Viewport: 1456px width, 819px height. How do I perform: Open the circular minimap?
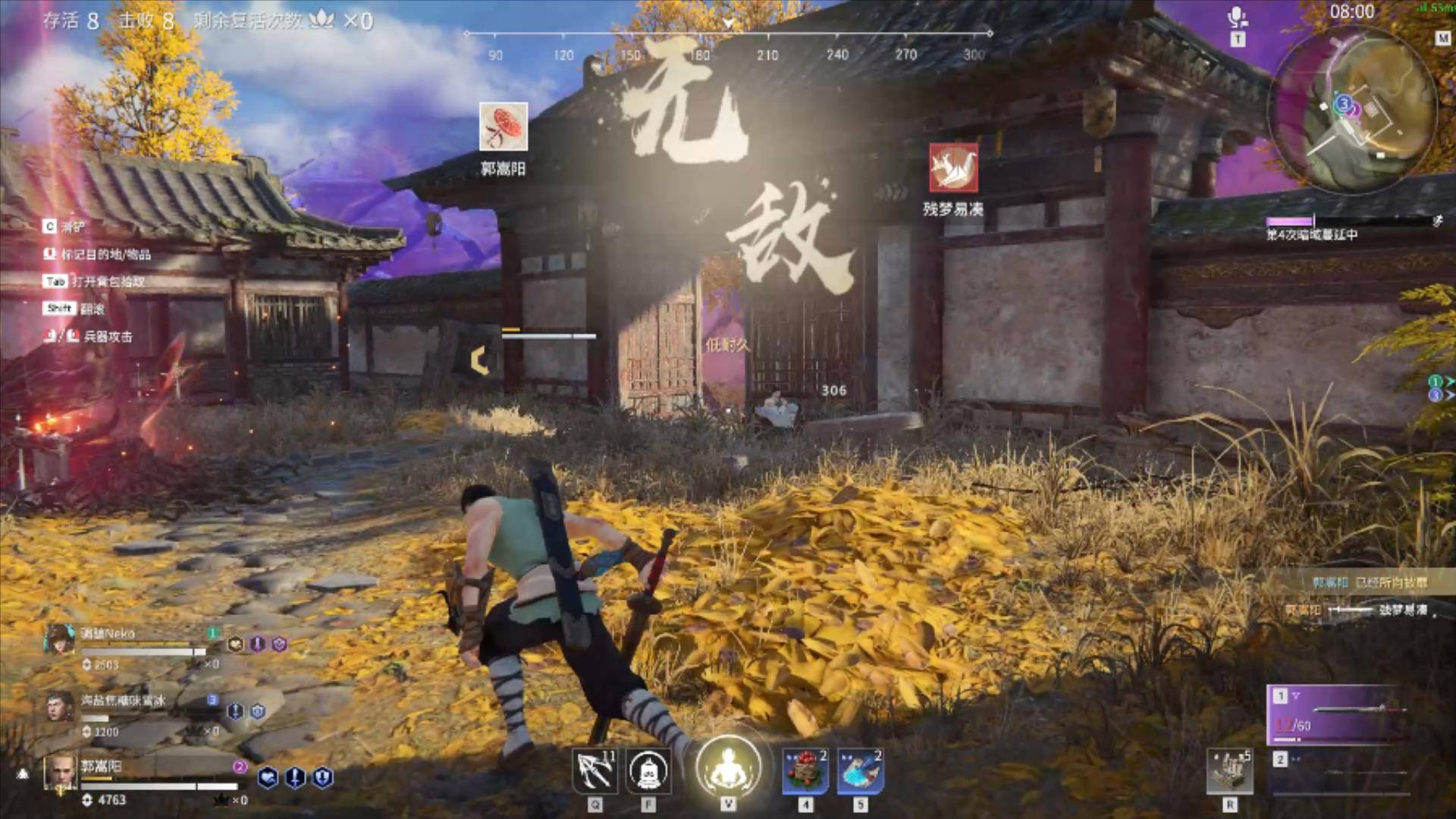click(1354, 110)
